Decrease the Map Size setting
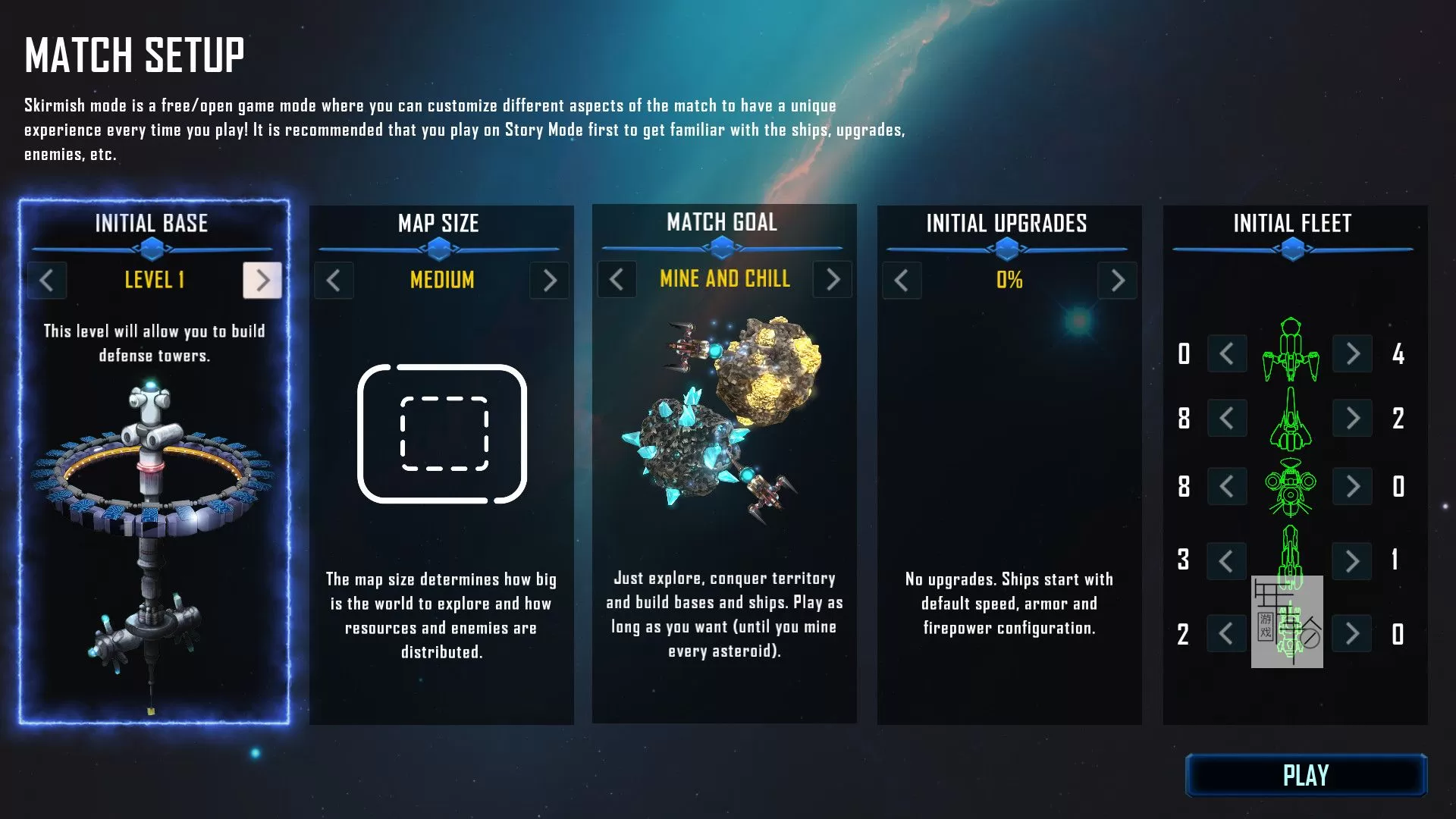The height and width of the screenshot is (819, 1456). pyautogui.click(x=334, y=281)
